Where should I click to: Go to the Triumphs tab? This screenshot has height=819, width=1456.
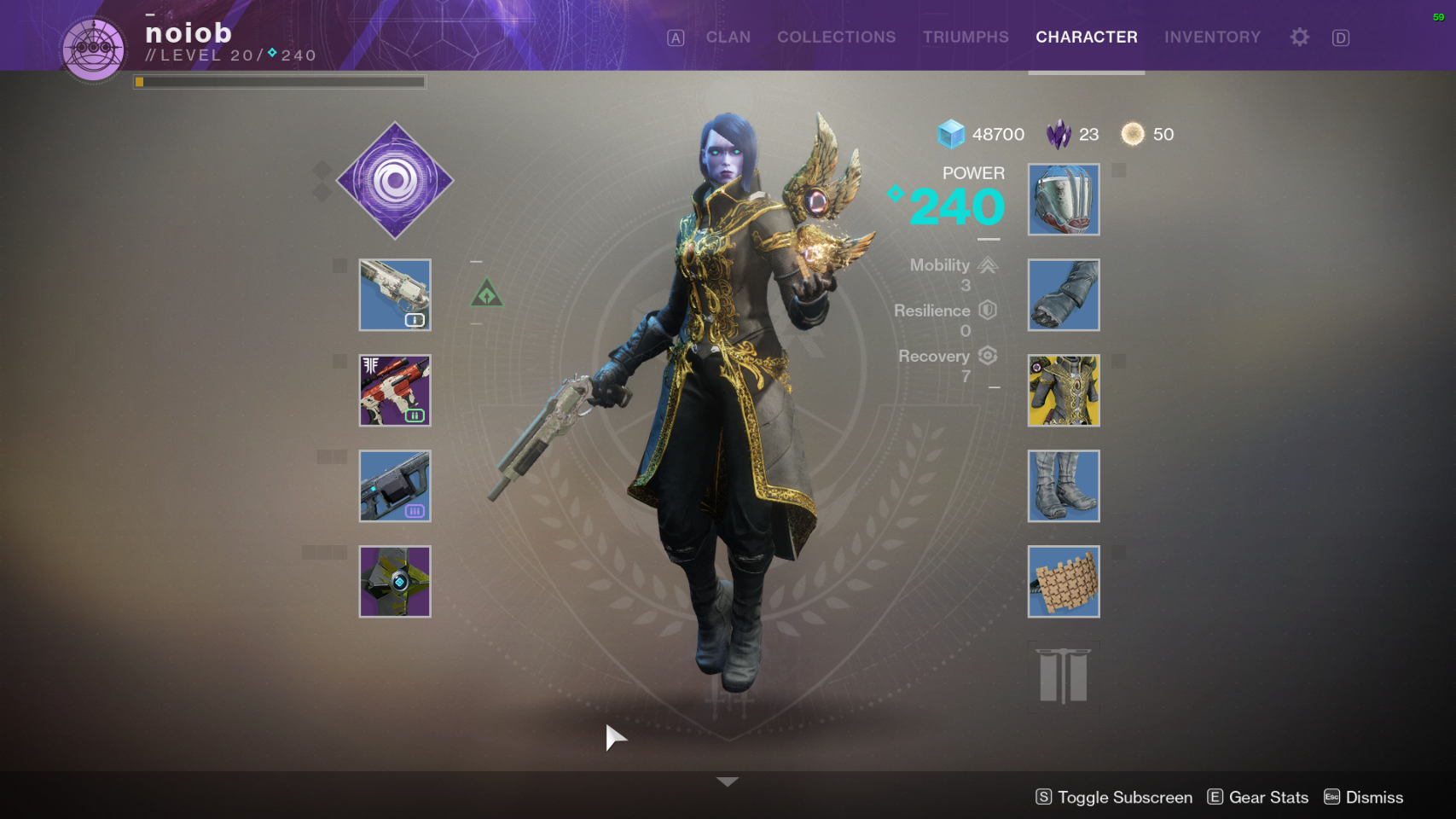click(966, 38)
